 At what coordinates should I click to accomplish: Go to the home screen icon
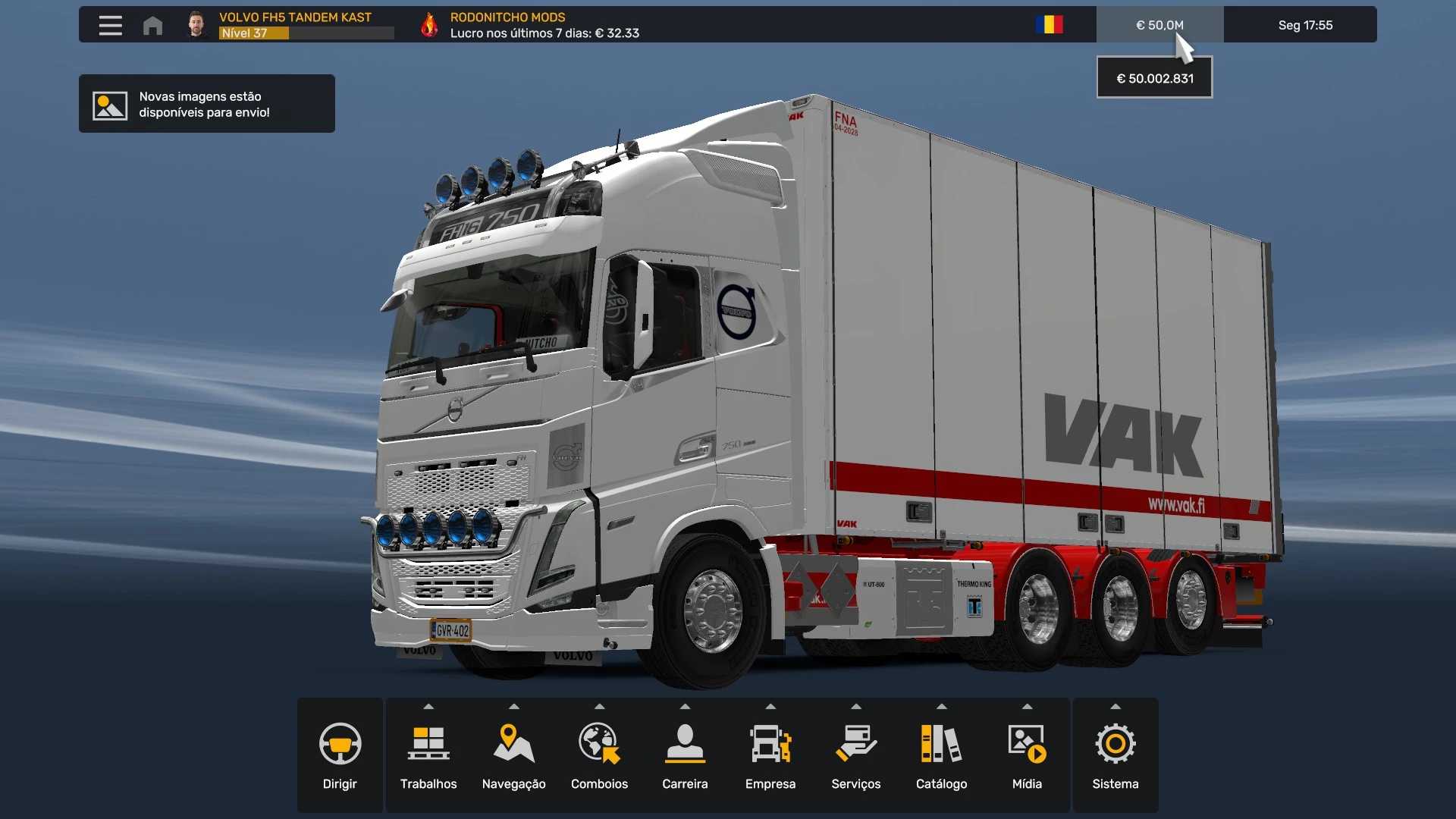point(152,26)
